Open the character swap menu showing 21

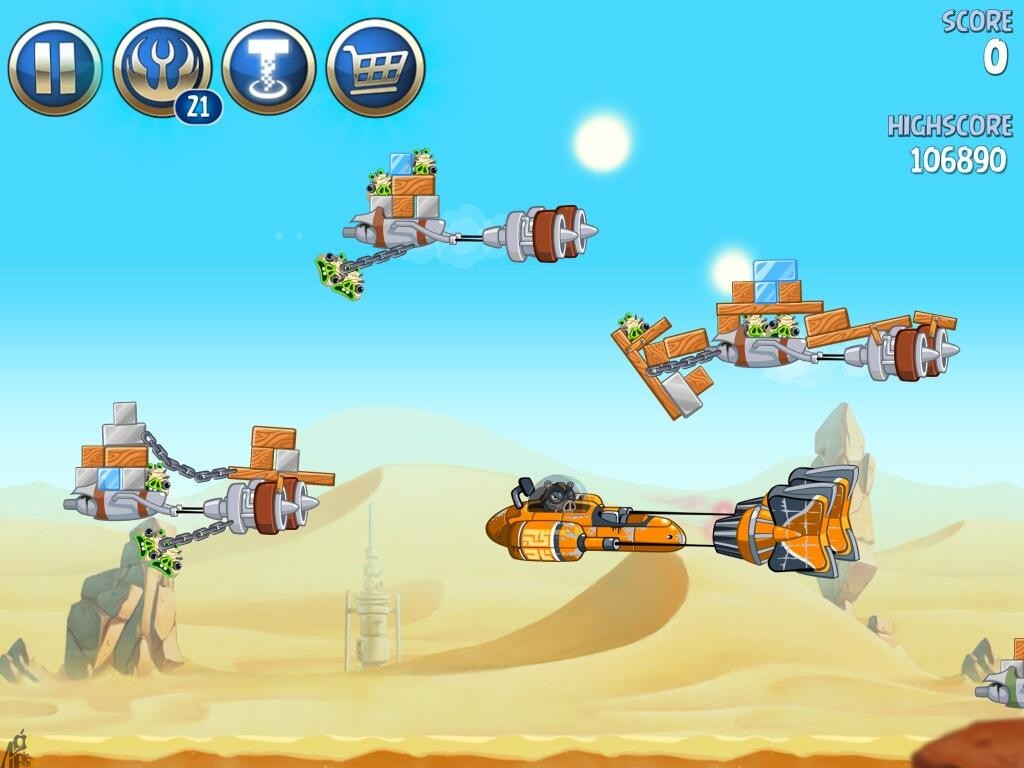(x=162, y=68)
